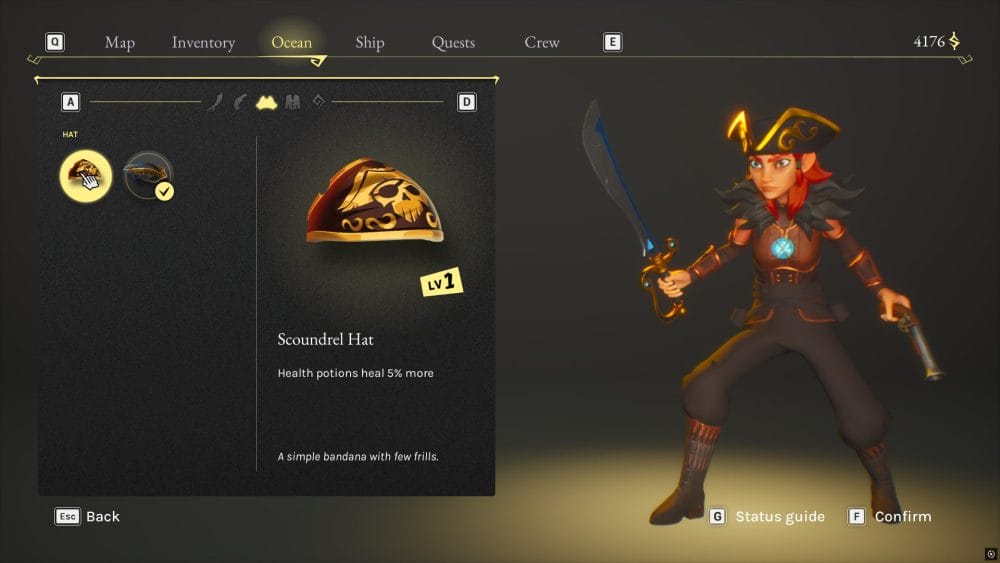Open the Map tab
Screen dimensions: 1000x563
click(x=120, y=42)
